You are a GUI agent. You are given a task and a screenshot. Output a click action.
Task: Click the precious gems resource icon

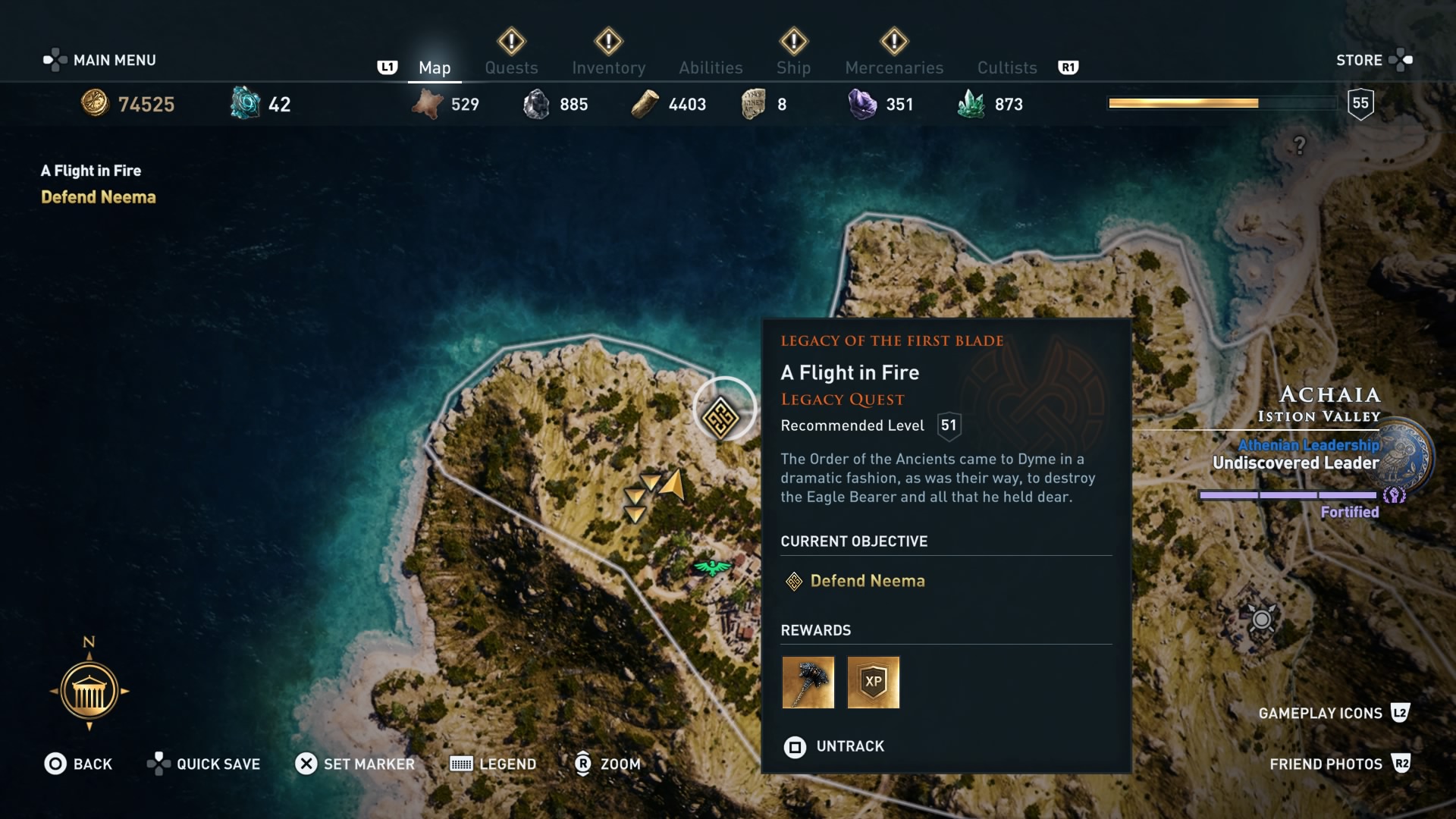(x=861, y=103)
